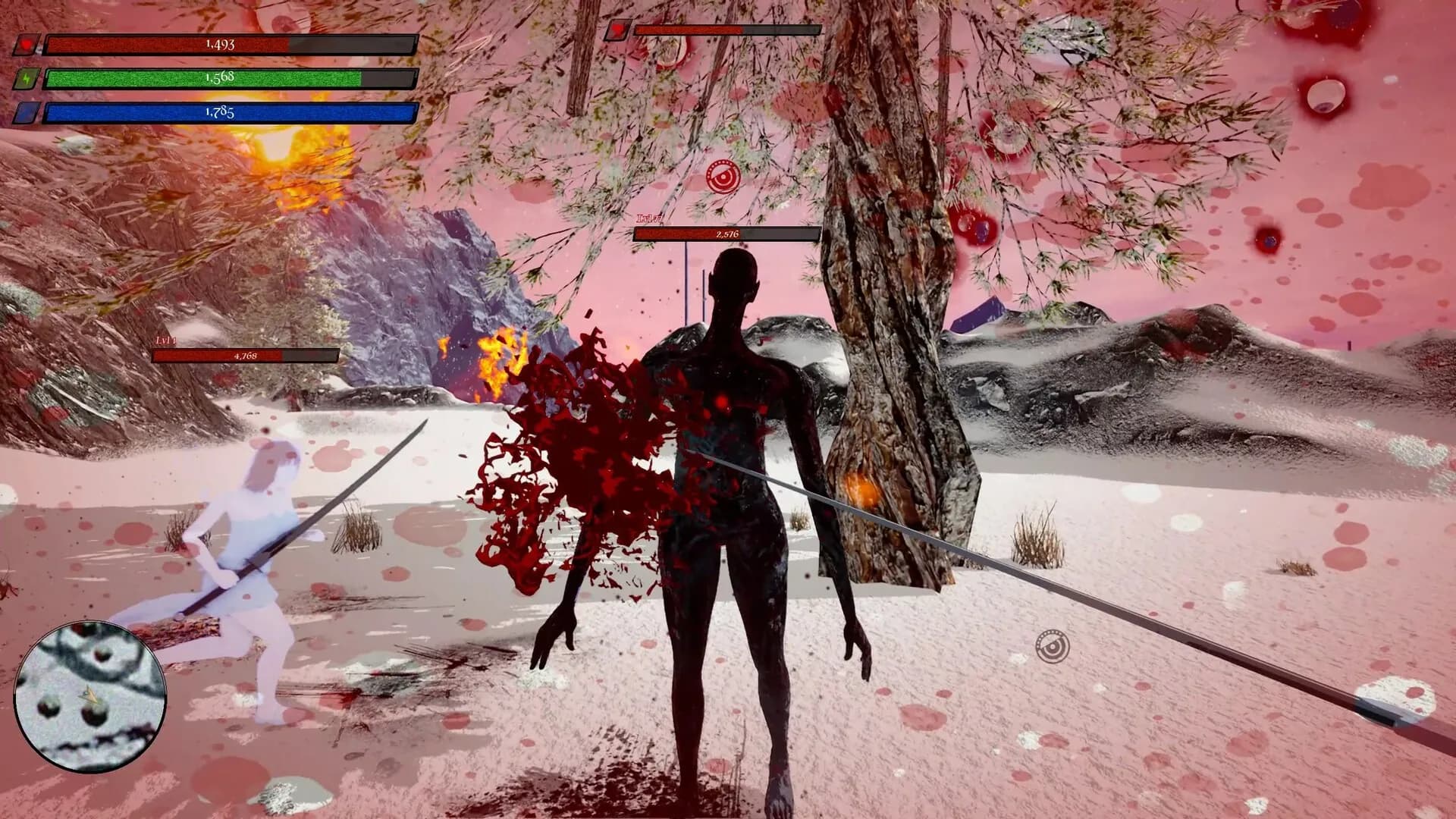Viewport: 1456px width, 819px height.
Task: Open the circular minimap
Action: point(90,695)
